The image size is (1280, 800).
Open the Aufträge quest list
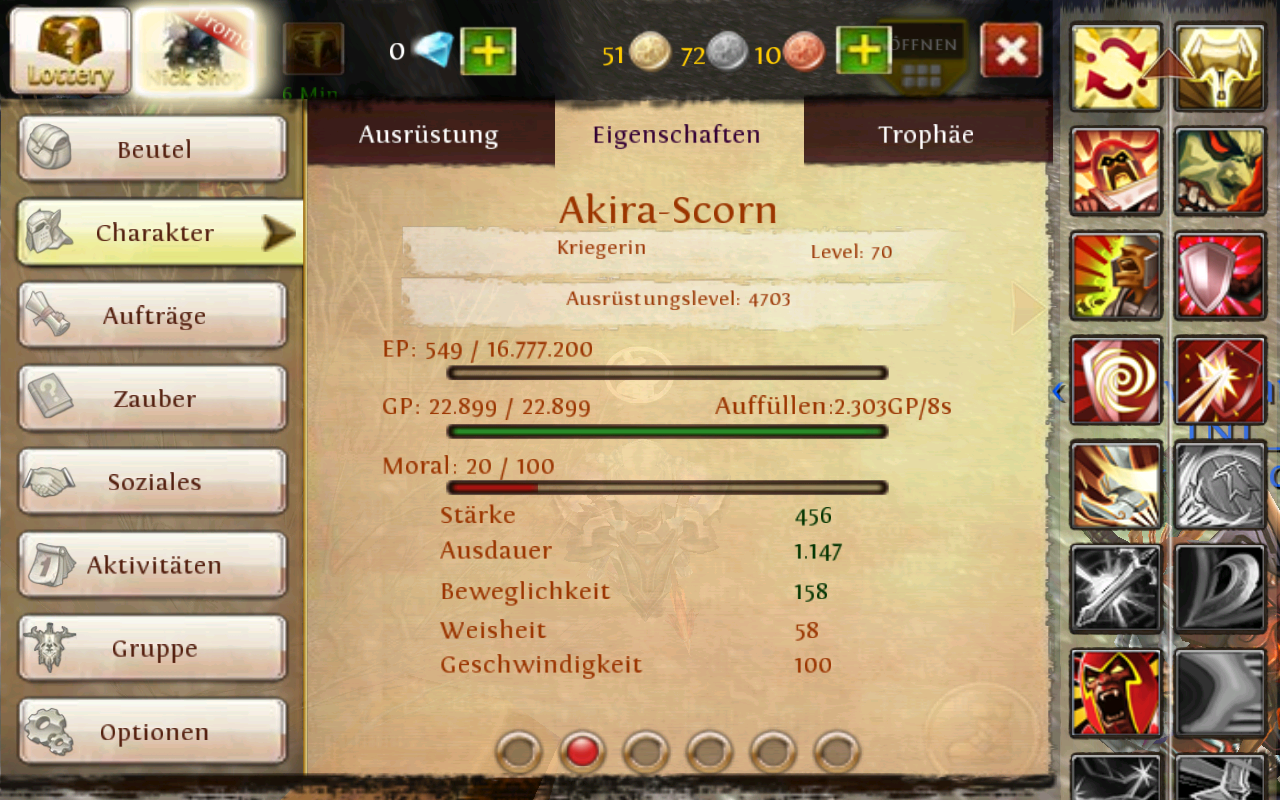click(153, 316)
